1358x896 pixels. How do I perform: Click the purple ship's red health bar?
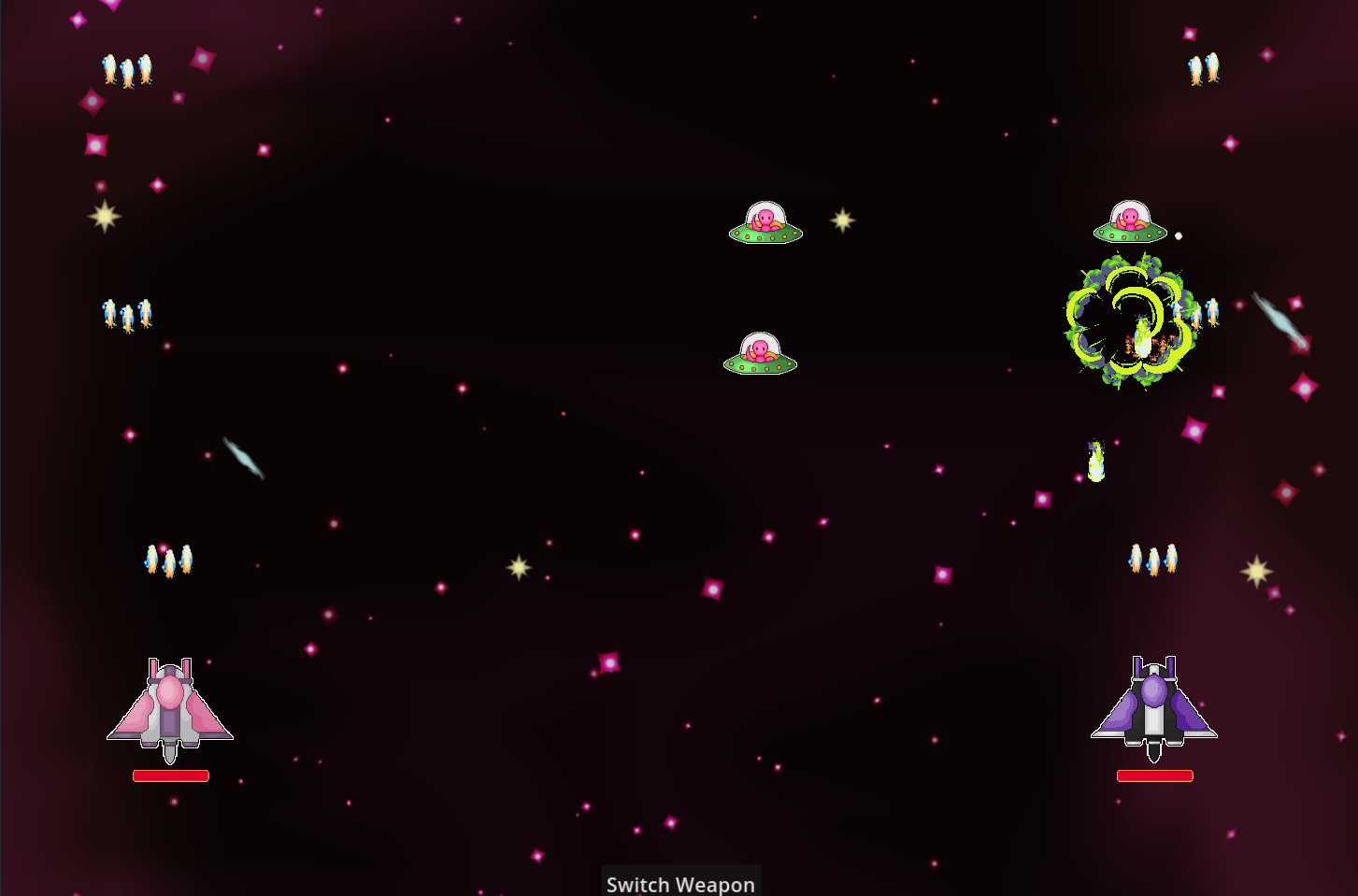1155,775
